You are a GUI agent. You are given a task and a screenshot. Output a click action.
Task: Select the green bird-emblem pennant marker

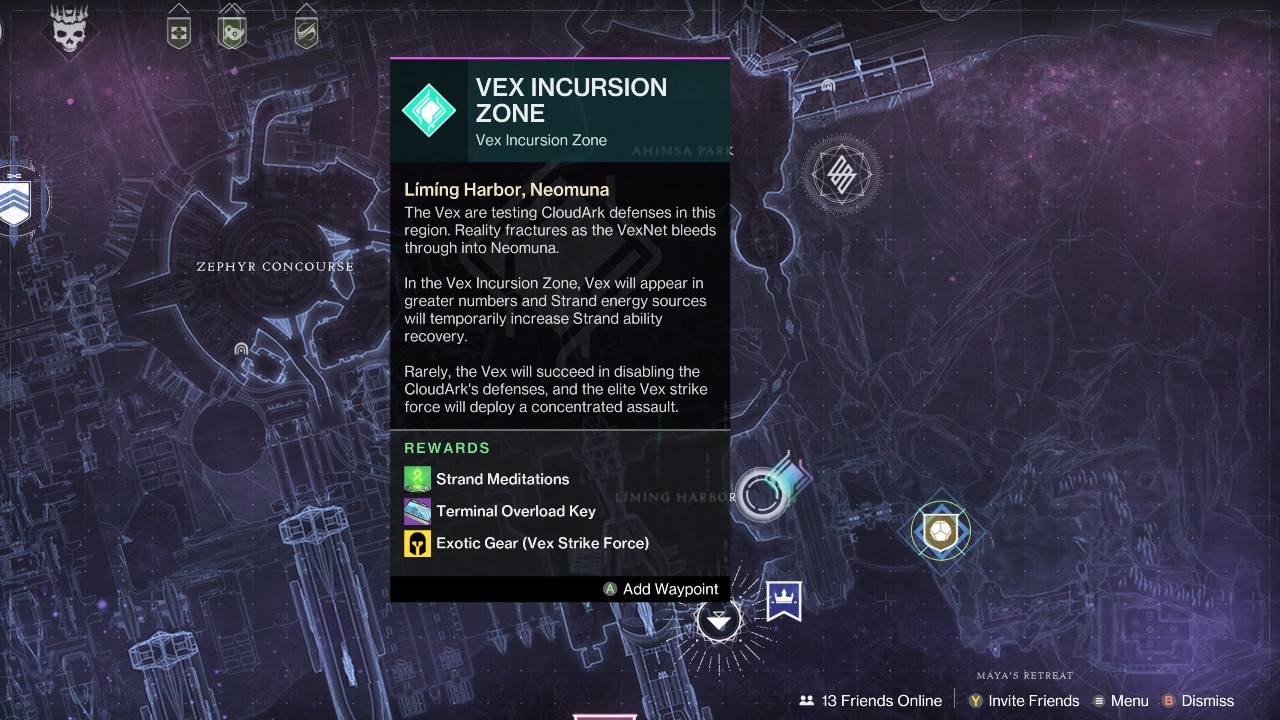click(232, 29)
